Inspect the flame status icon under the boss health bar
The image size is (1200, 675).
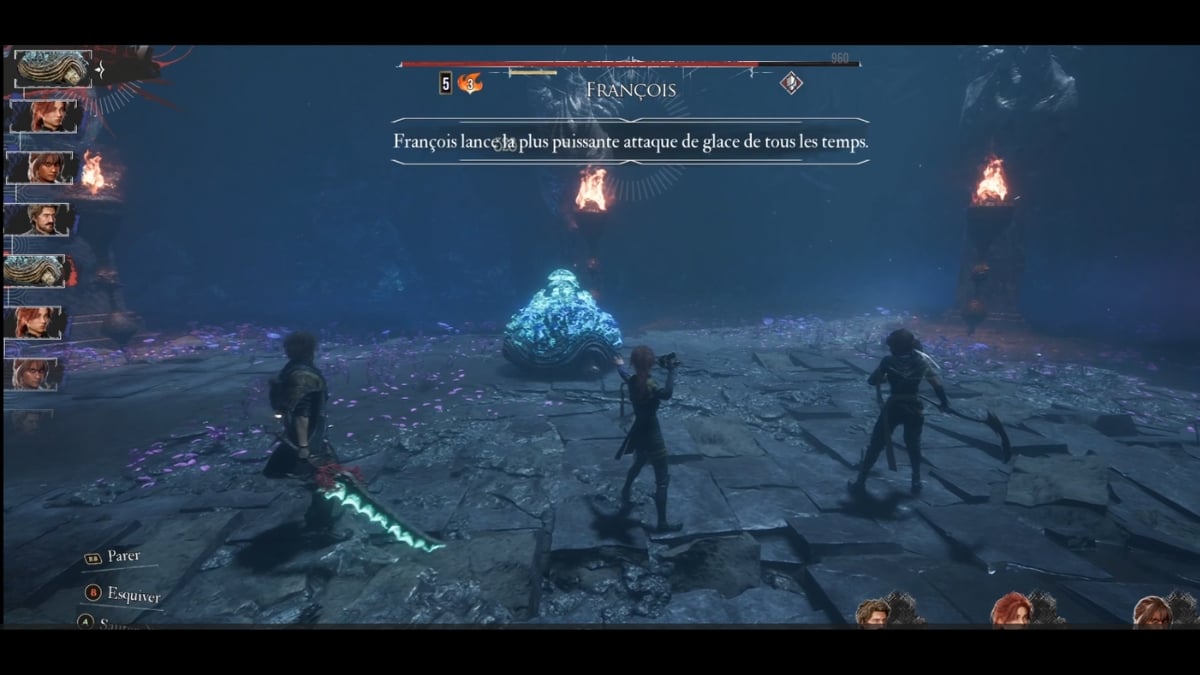(x=469, y=84)
